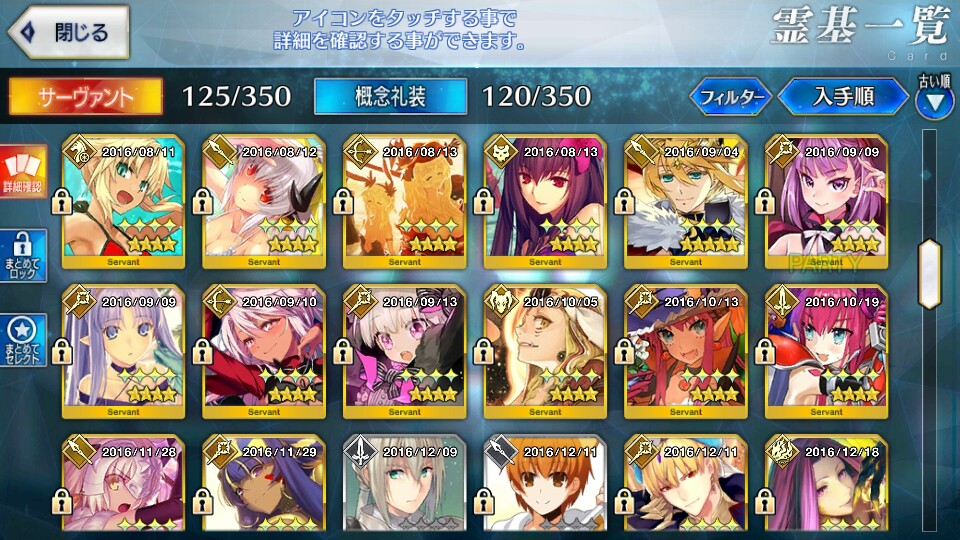
Task: Activate the まとめてロック bulk lock button
Action: tap(22, 255)
